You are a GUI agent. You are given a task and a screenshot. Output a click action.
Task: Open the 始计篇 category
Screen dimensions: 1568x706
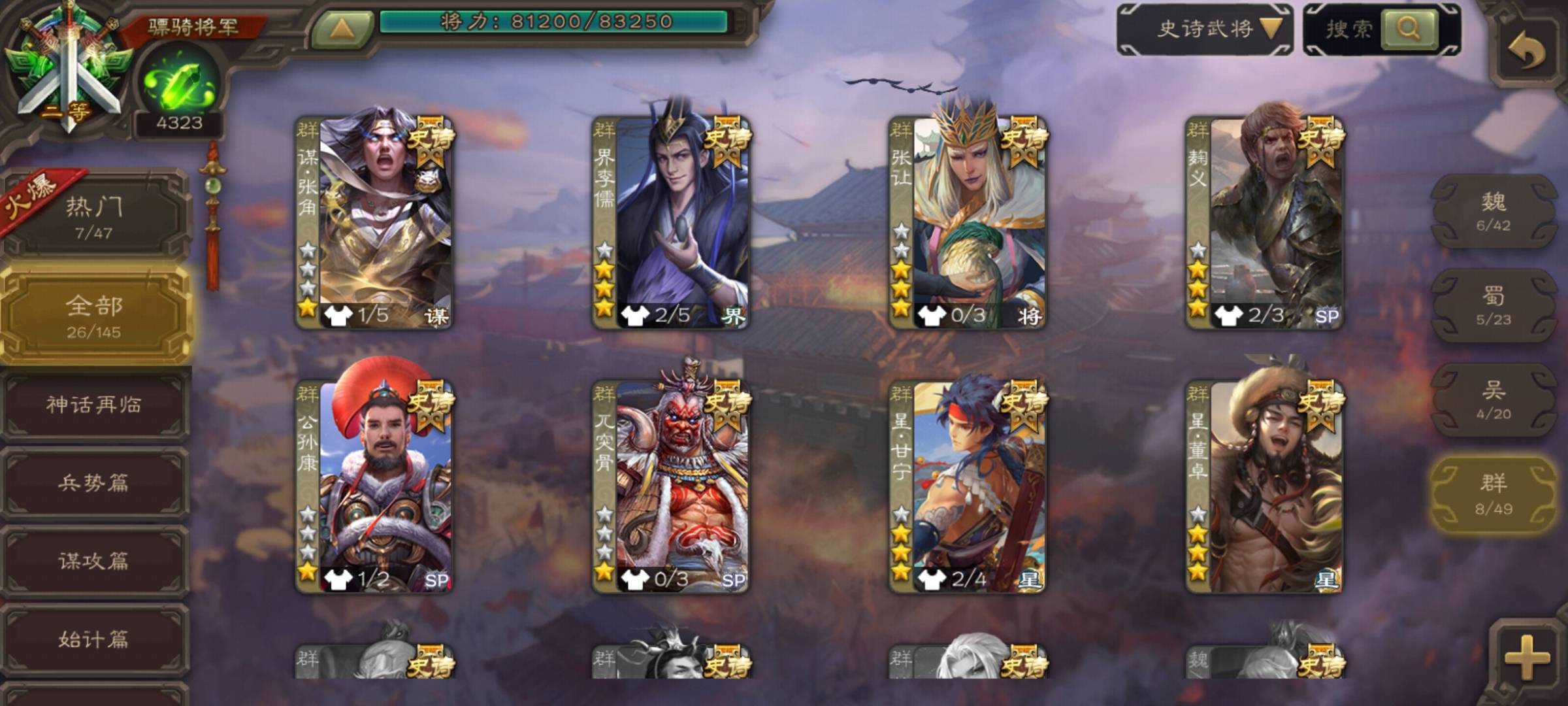click(x=94, y=639)
